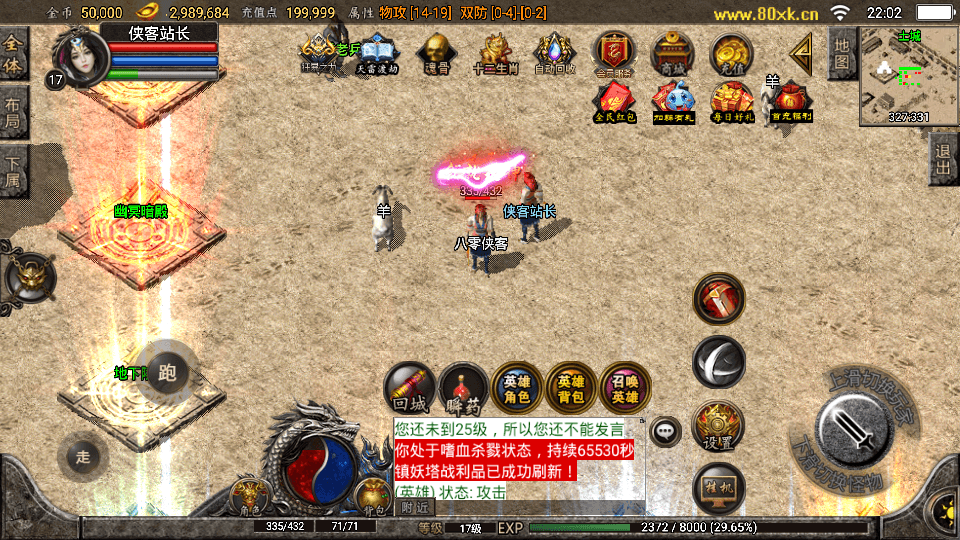Use the 回城 return-to-town scroll
Screen dimensions: 960x540
(410, 386)
